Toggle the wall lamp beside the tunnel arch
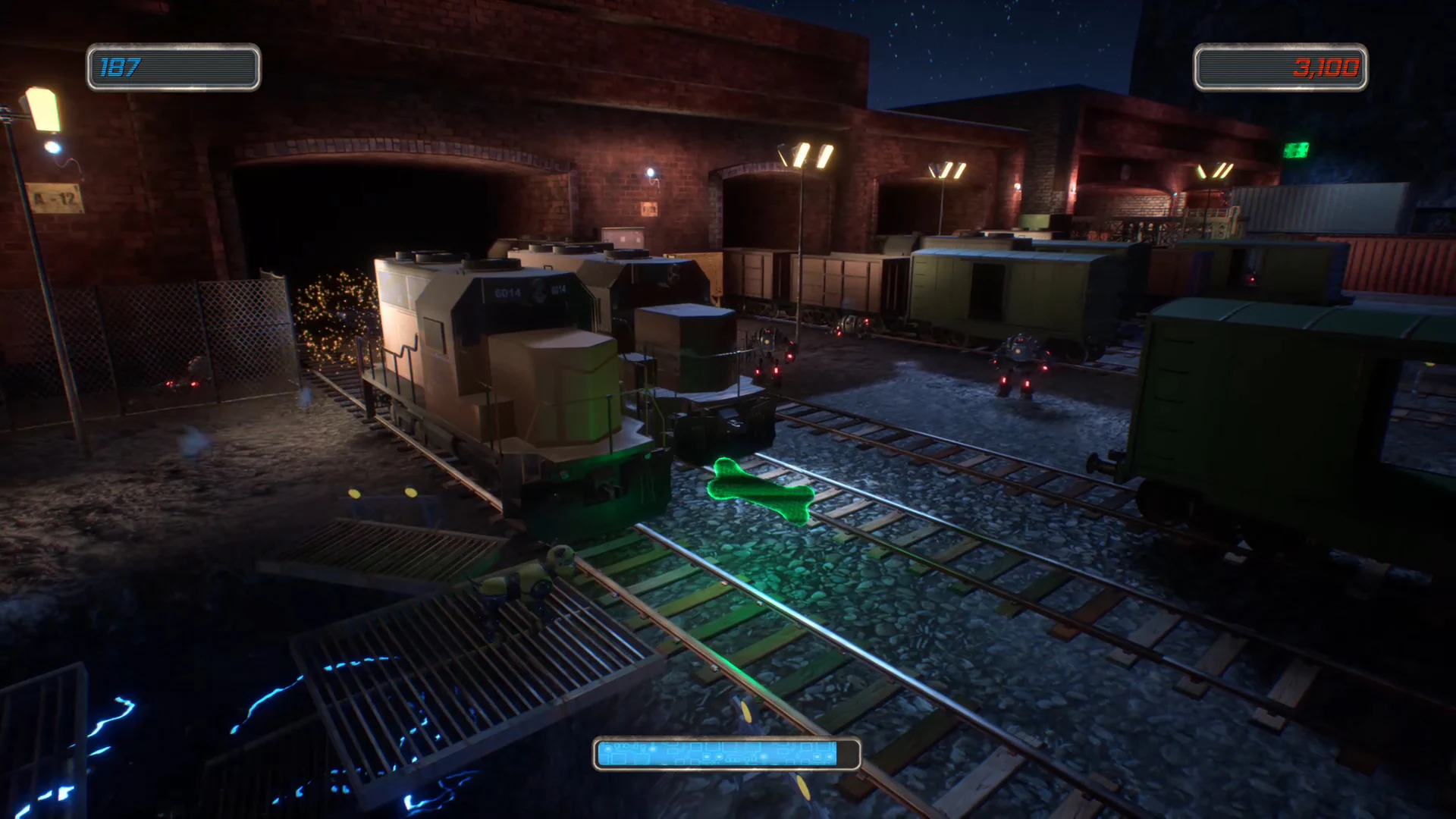The image size is (1456, 819). pyautogui.click(x=650, y=170)
